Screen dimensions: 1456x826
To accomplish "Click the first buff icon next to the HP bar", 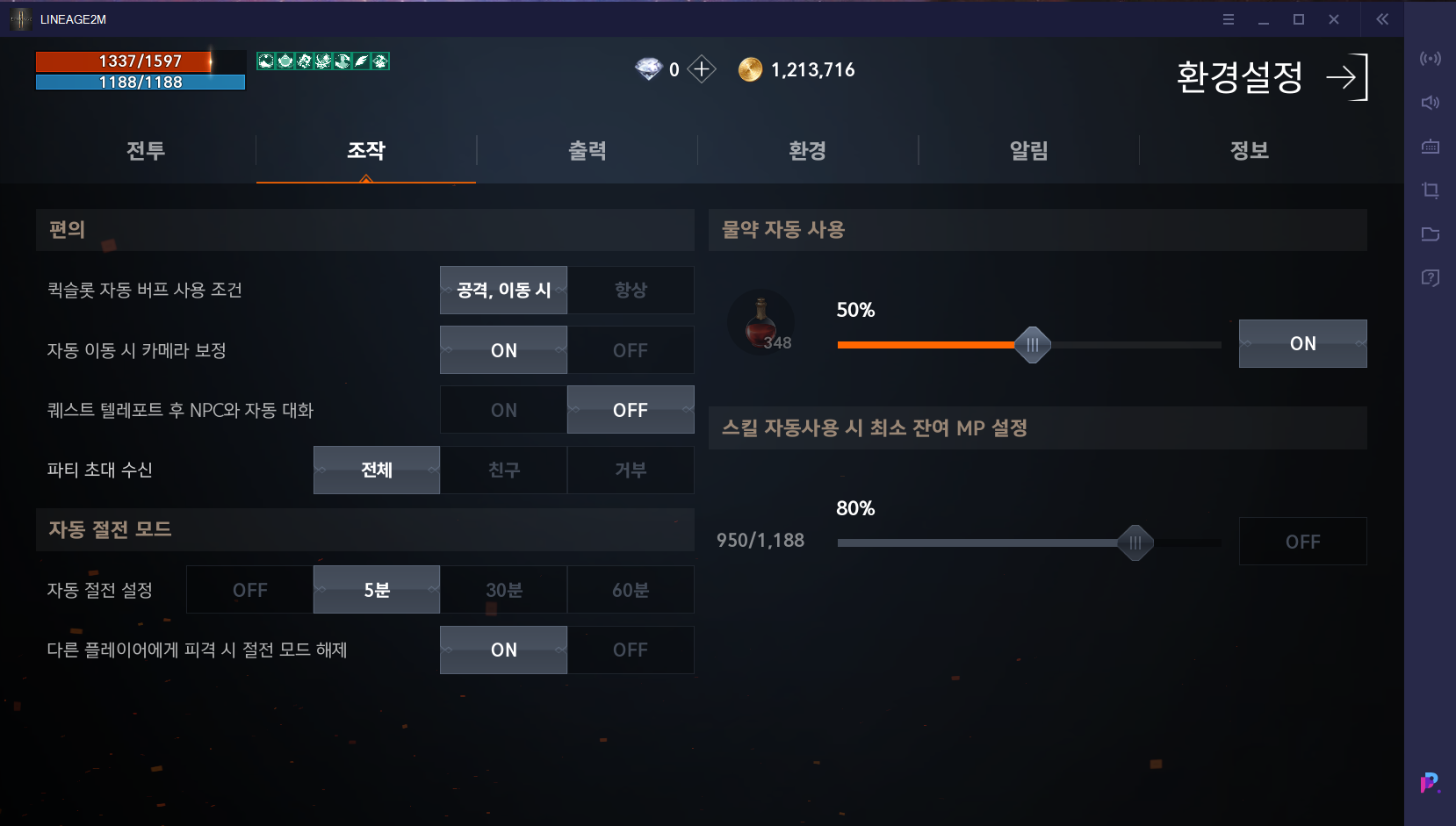I will [263, 61].
